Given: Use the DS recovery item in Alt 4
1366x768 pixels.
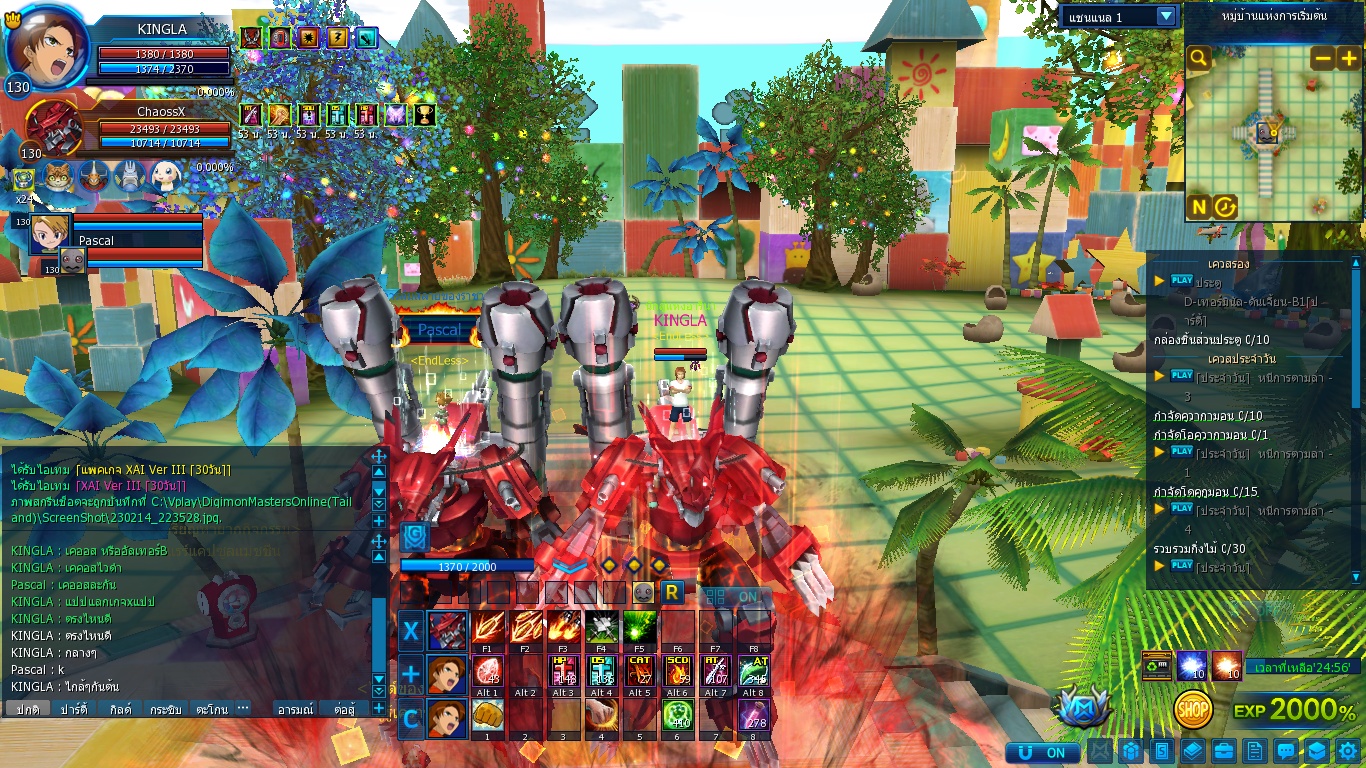Looking at the screenshot, I should 601,671.
